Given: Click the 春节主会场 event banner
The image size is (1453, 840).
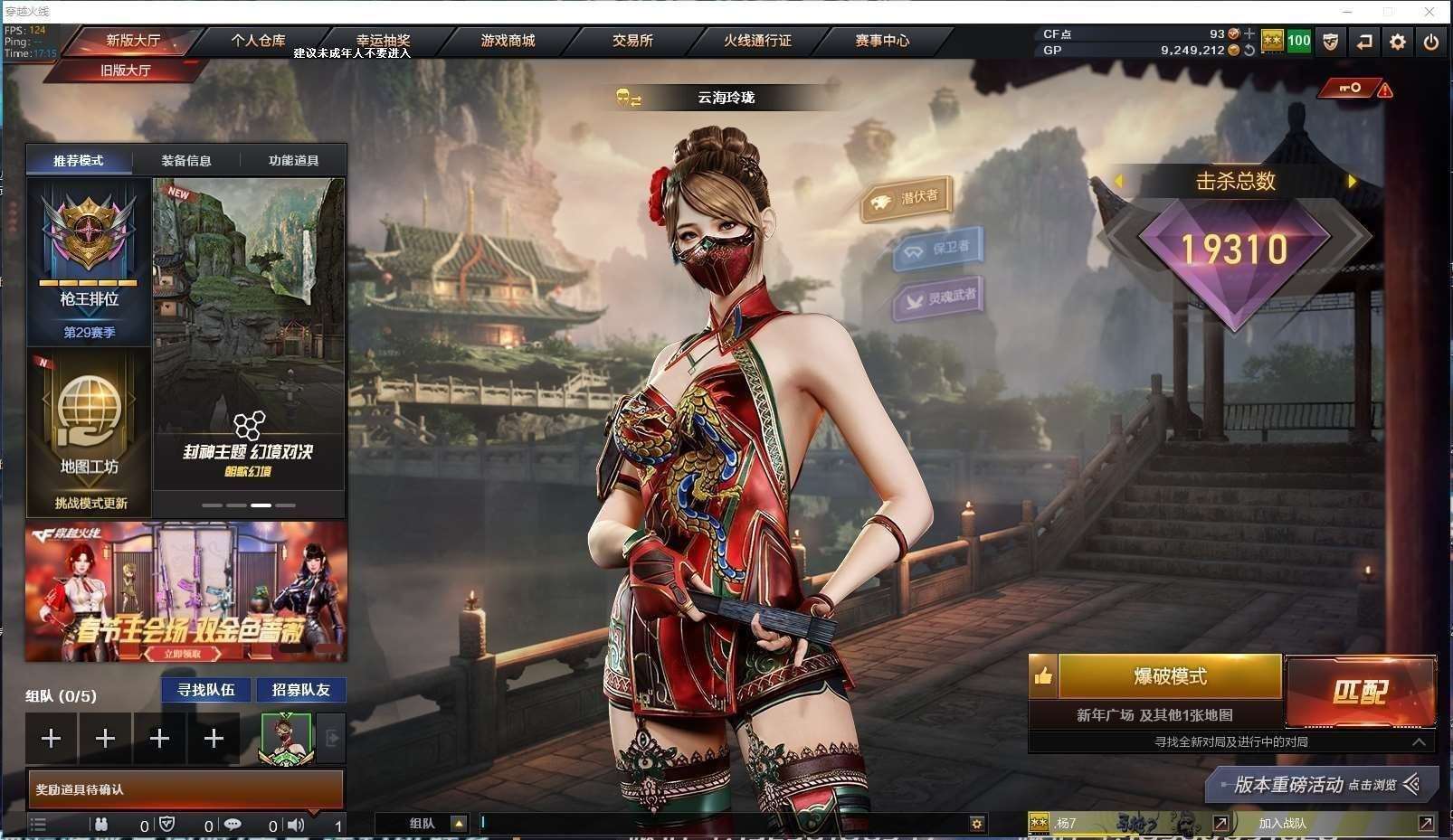Looking at the screenshot, I should point(186,591).
